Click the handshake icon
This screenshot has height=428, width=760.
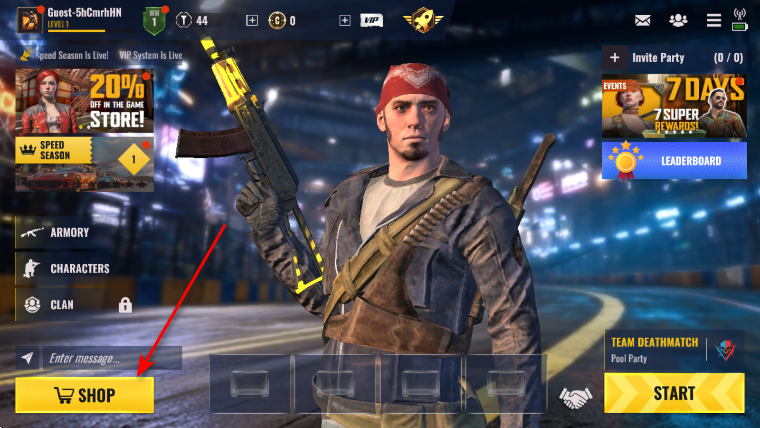coord(574,398)
